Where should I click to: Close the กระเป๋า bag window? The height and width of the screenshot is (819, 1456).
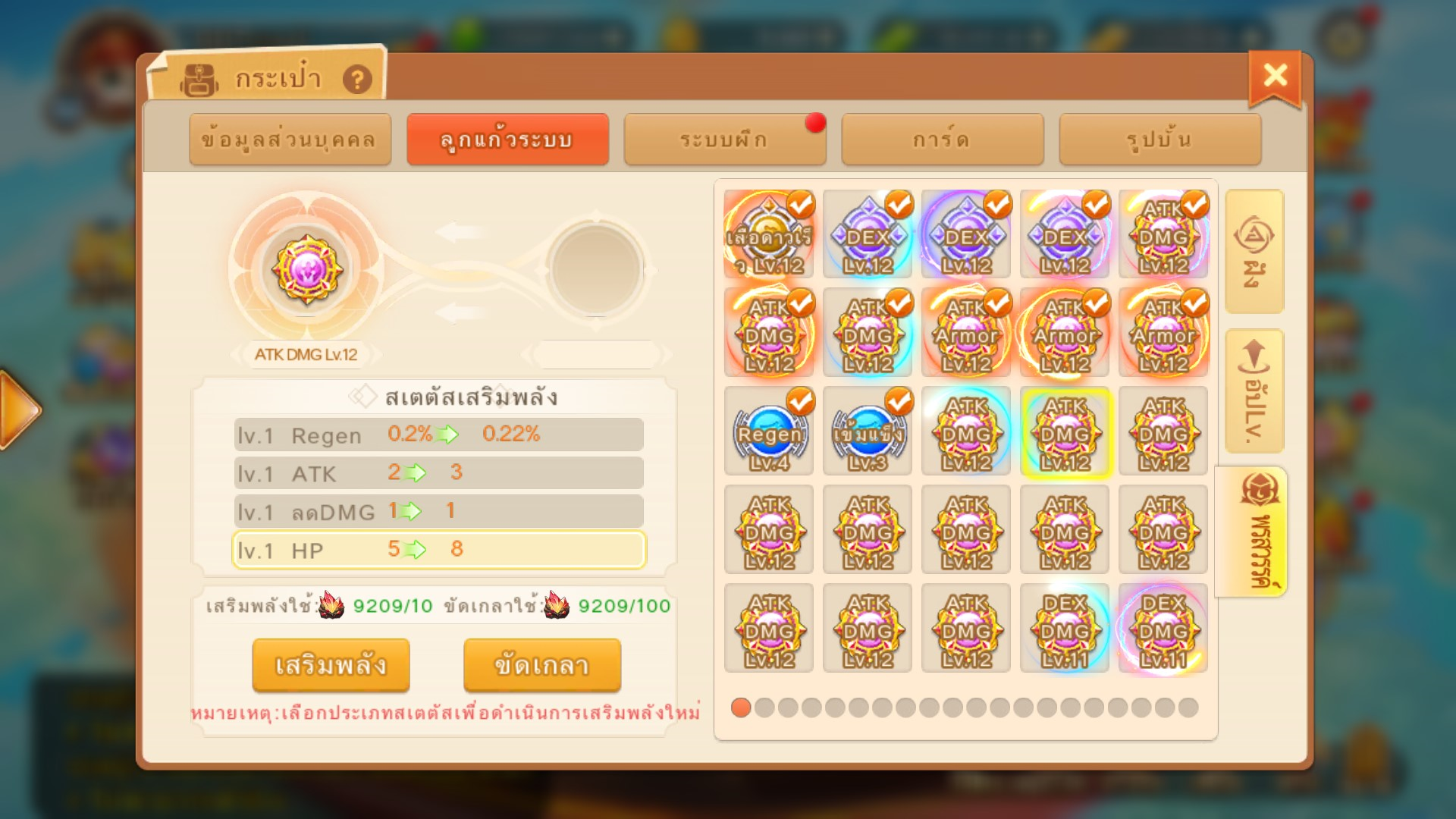[1275, 76]
